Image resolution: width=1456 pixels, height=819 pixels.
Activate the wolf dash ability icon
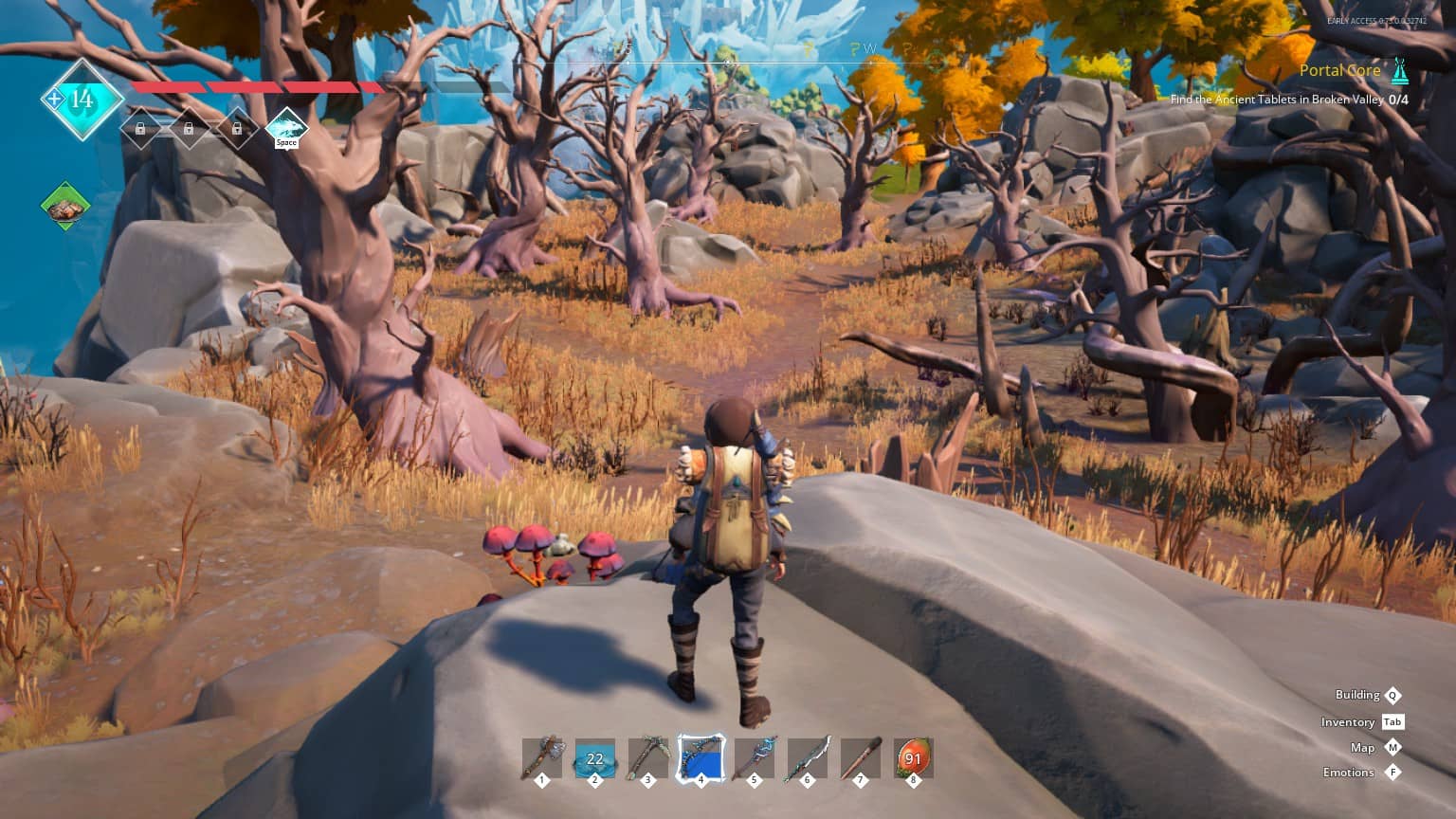point(286,127)
